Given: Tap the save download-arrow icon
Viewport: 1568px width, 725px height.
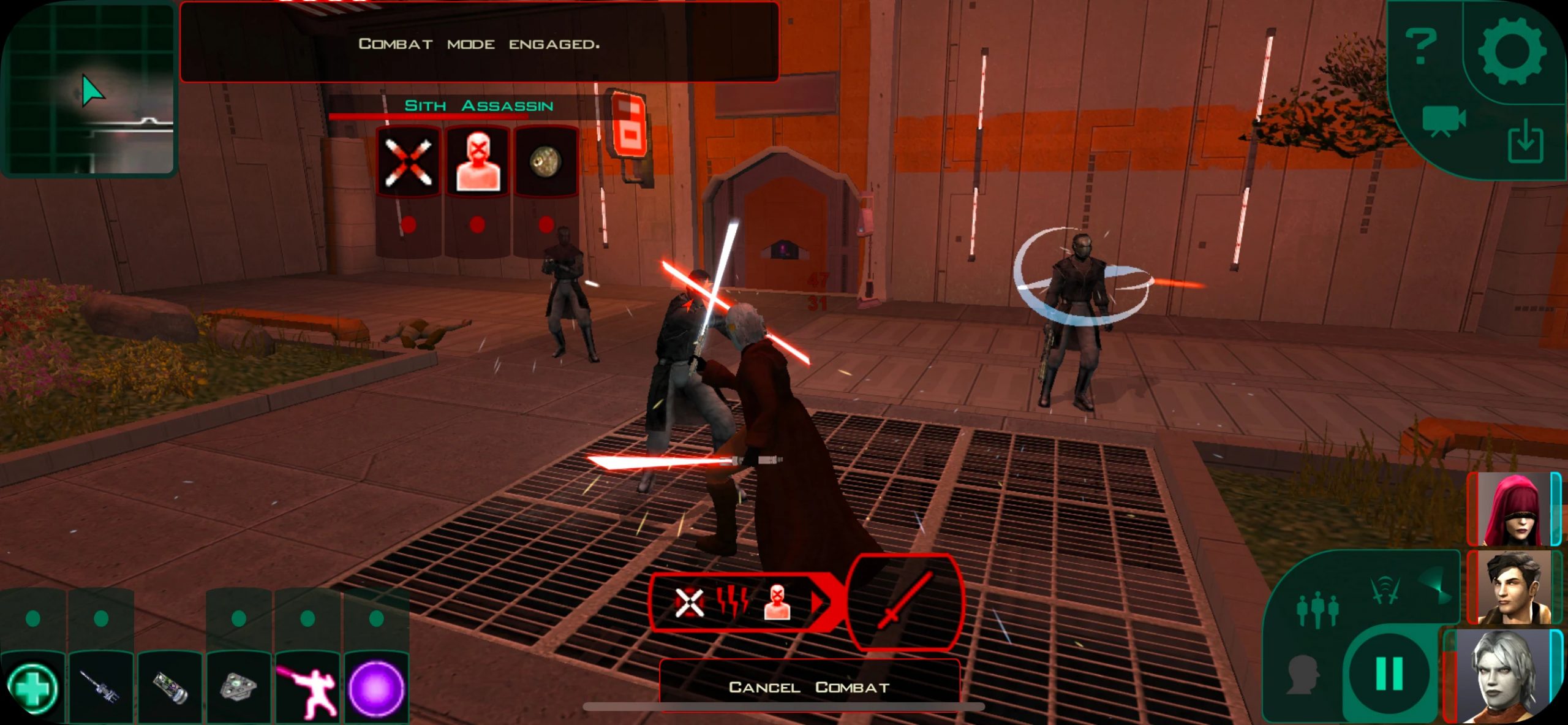Looking at the screenshot, I should click(x=1525, y=141).
